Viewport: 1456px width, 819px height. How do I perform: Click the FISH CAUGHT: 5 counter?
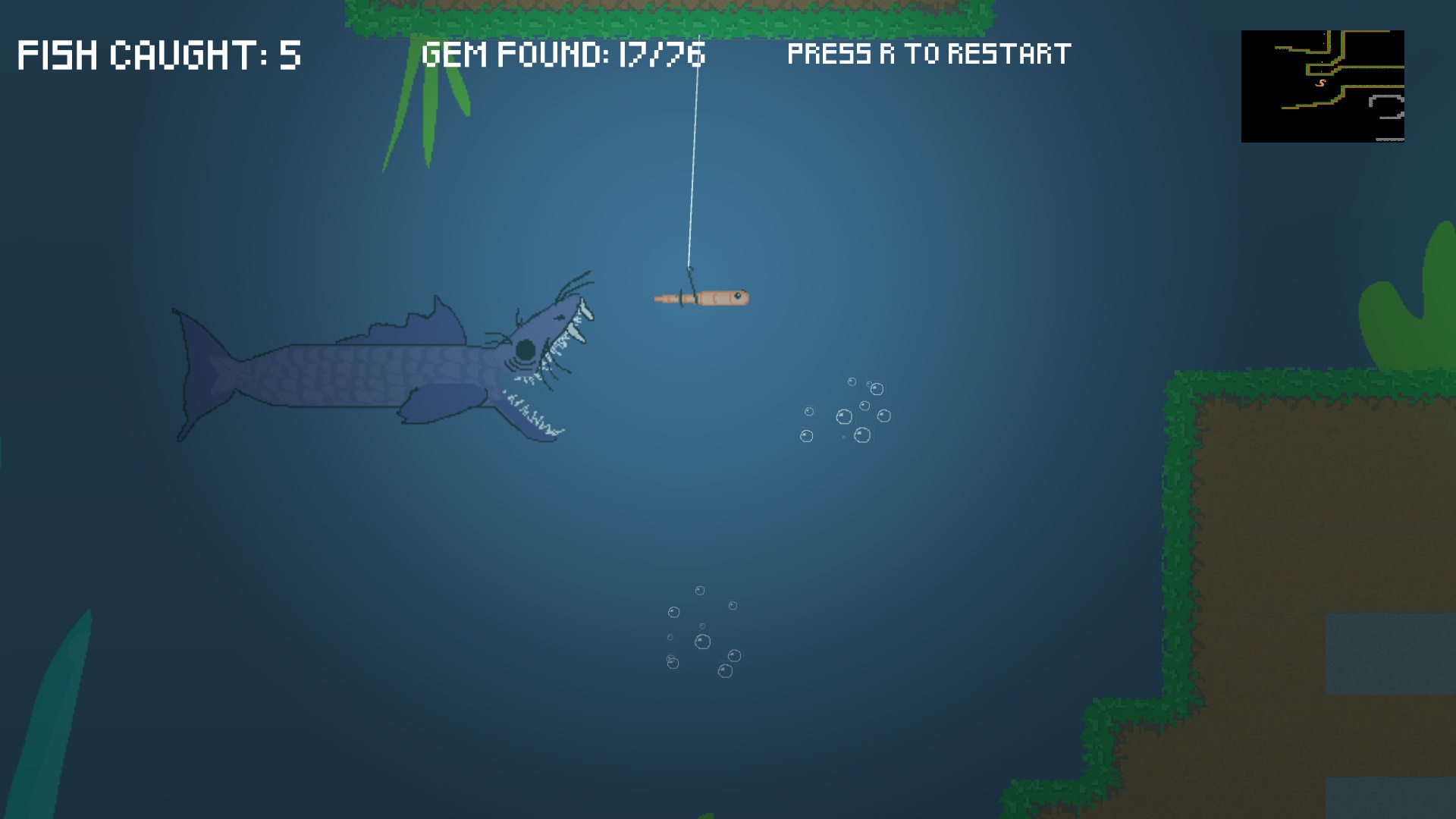[x=159, y=53]
